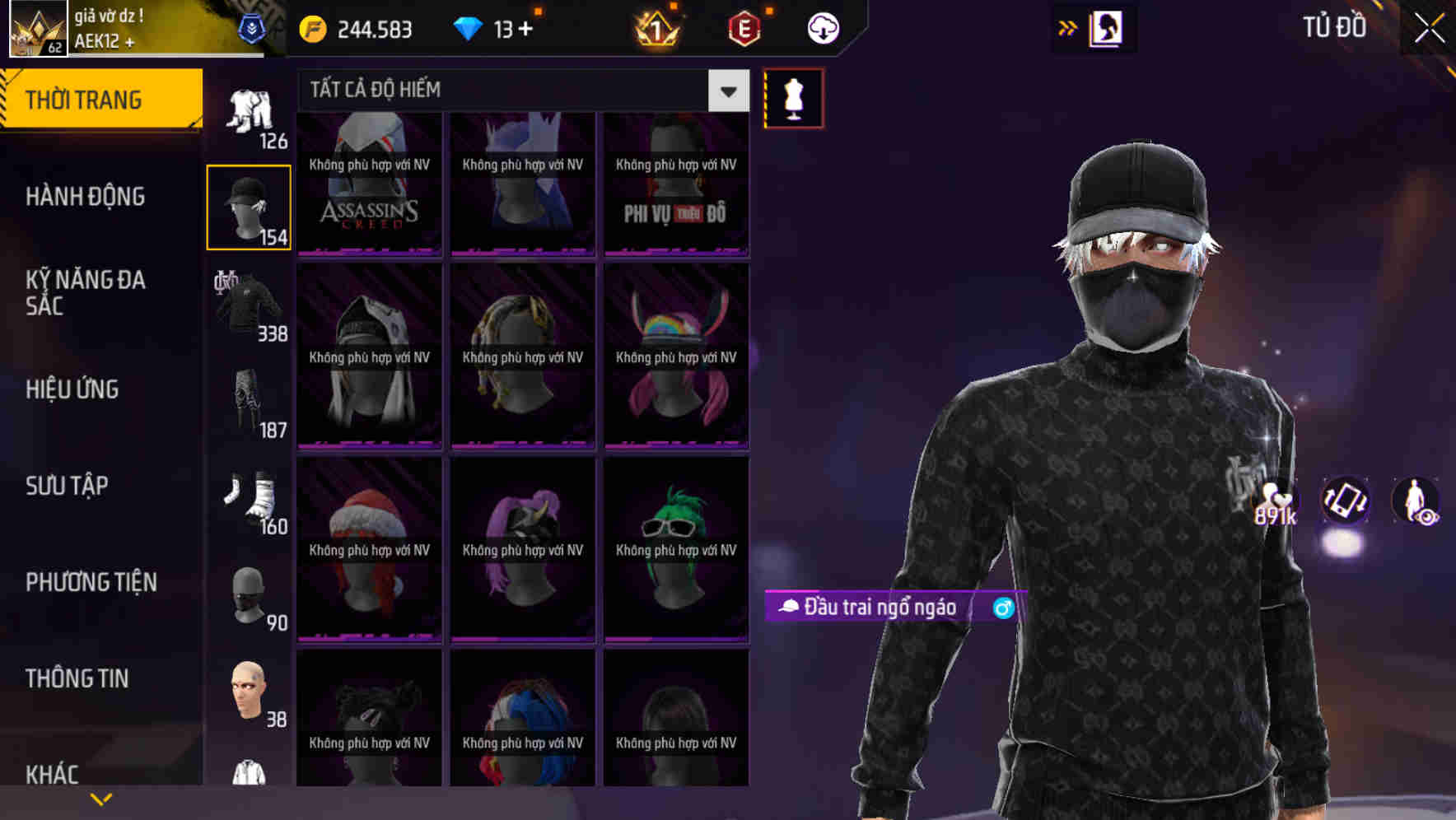Click the cloud download icon in top bar
This screenshot has height=820, width=1456.
click(x=821, y=28)
